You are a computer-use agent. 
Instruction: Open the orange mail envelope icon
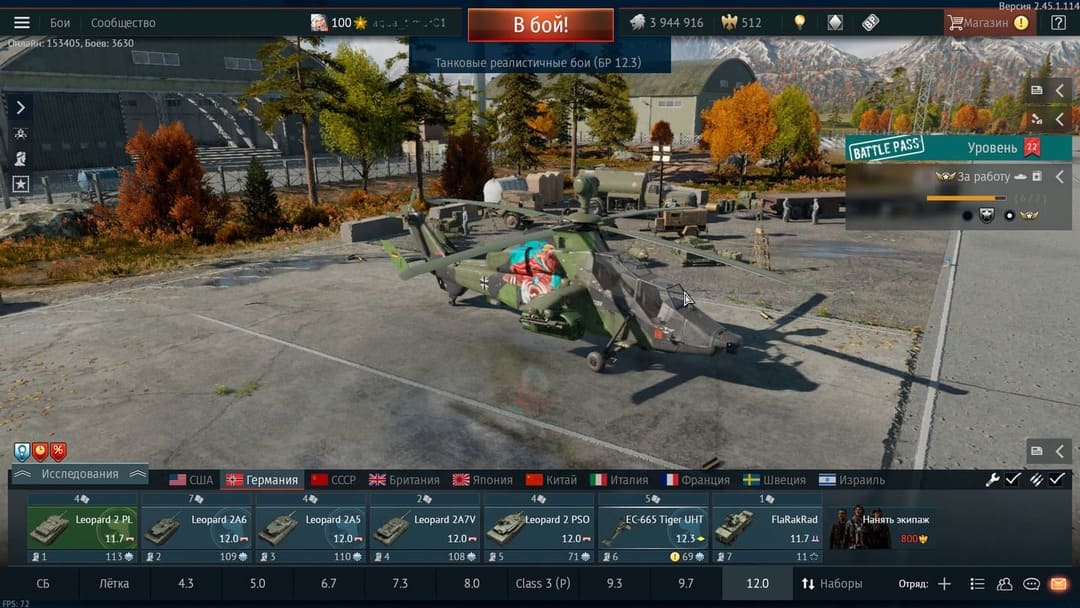pos(1058,583)
